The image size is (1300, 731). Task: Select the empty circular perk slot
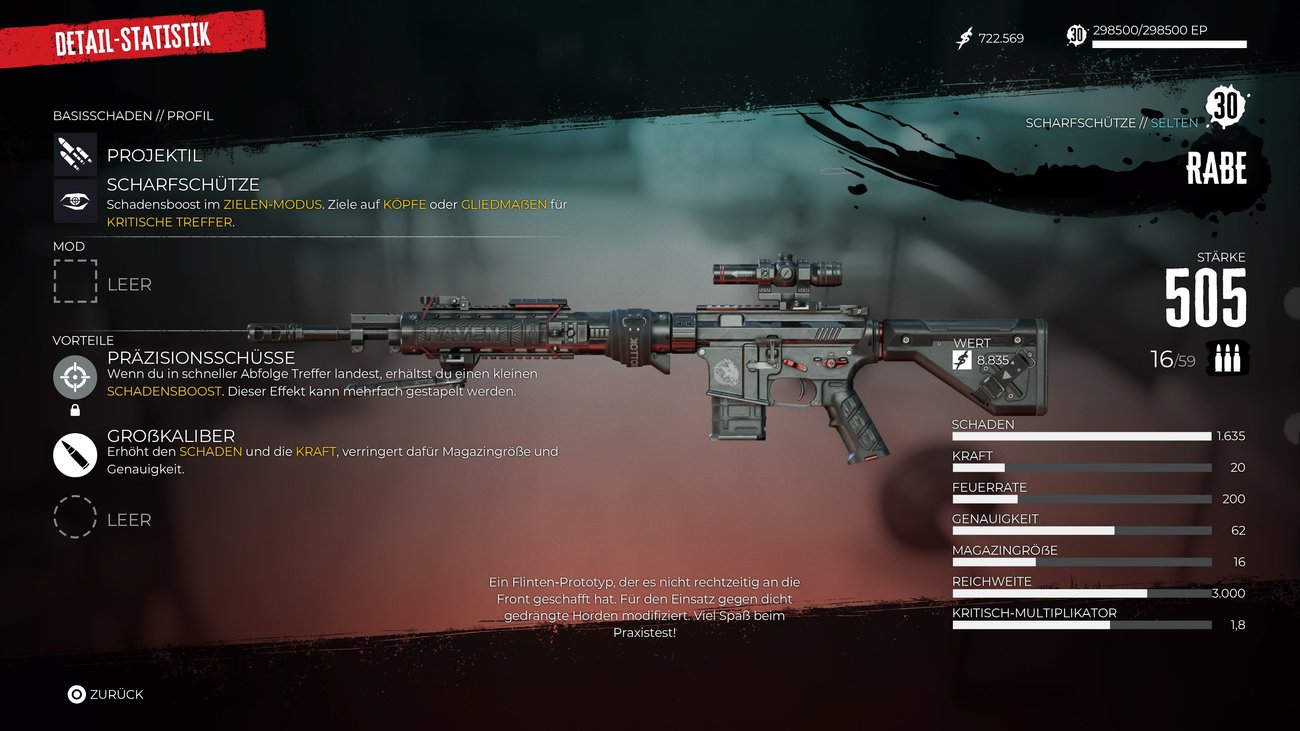pos(75,517)
